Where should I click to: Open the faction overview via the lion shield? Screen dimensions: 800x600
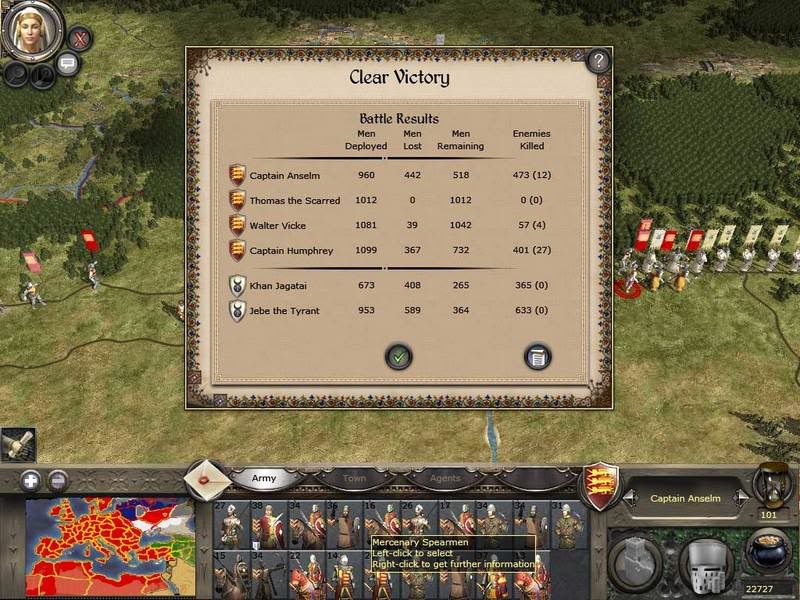(x=600, y=482)
